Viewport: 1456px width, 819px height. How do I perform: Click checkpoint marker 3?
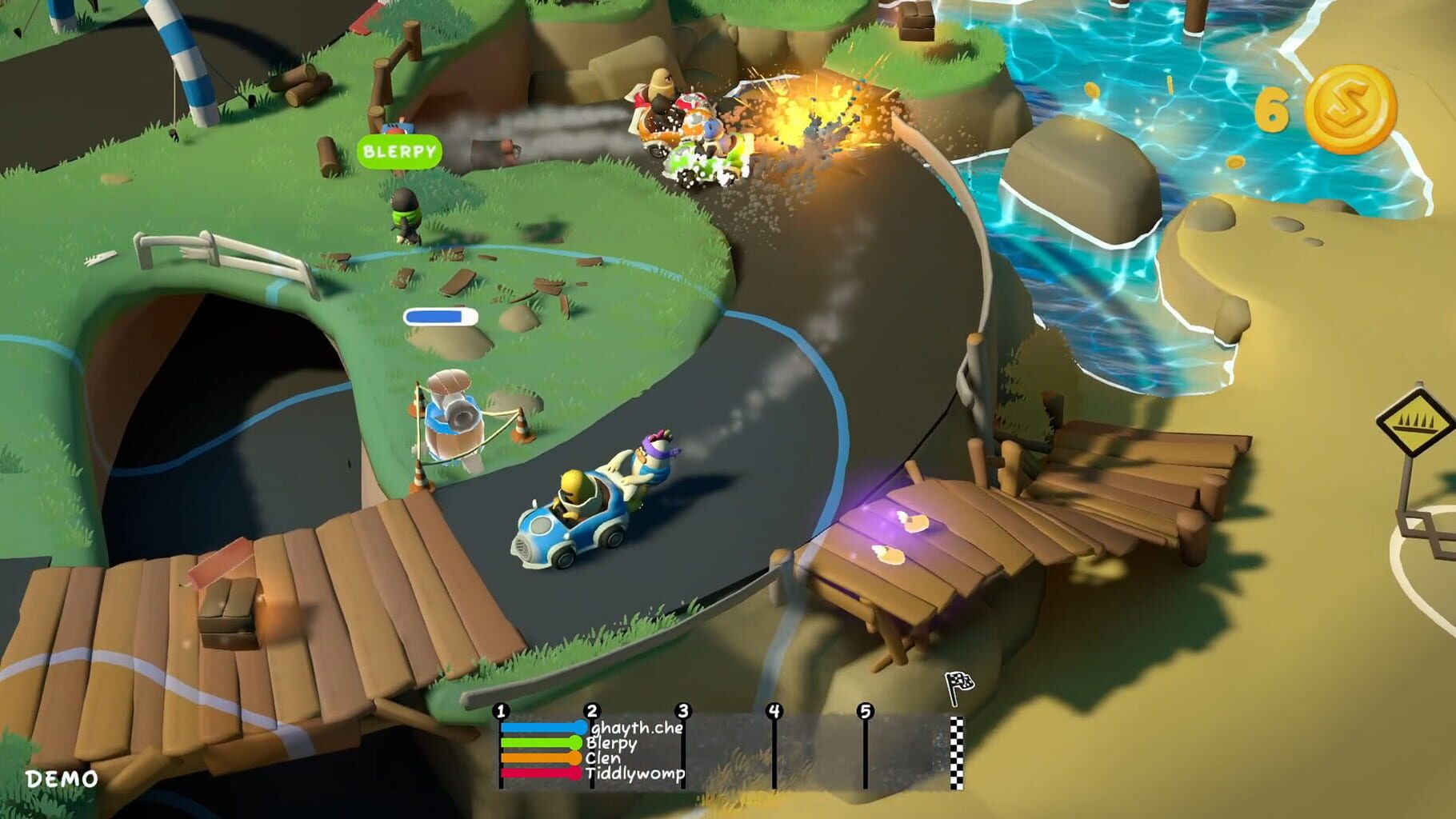tap(684, 710)
